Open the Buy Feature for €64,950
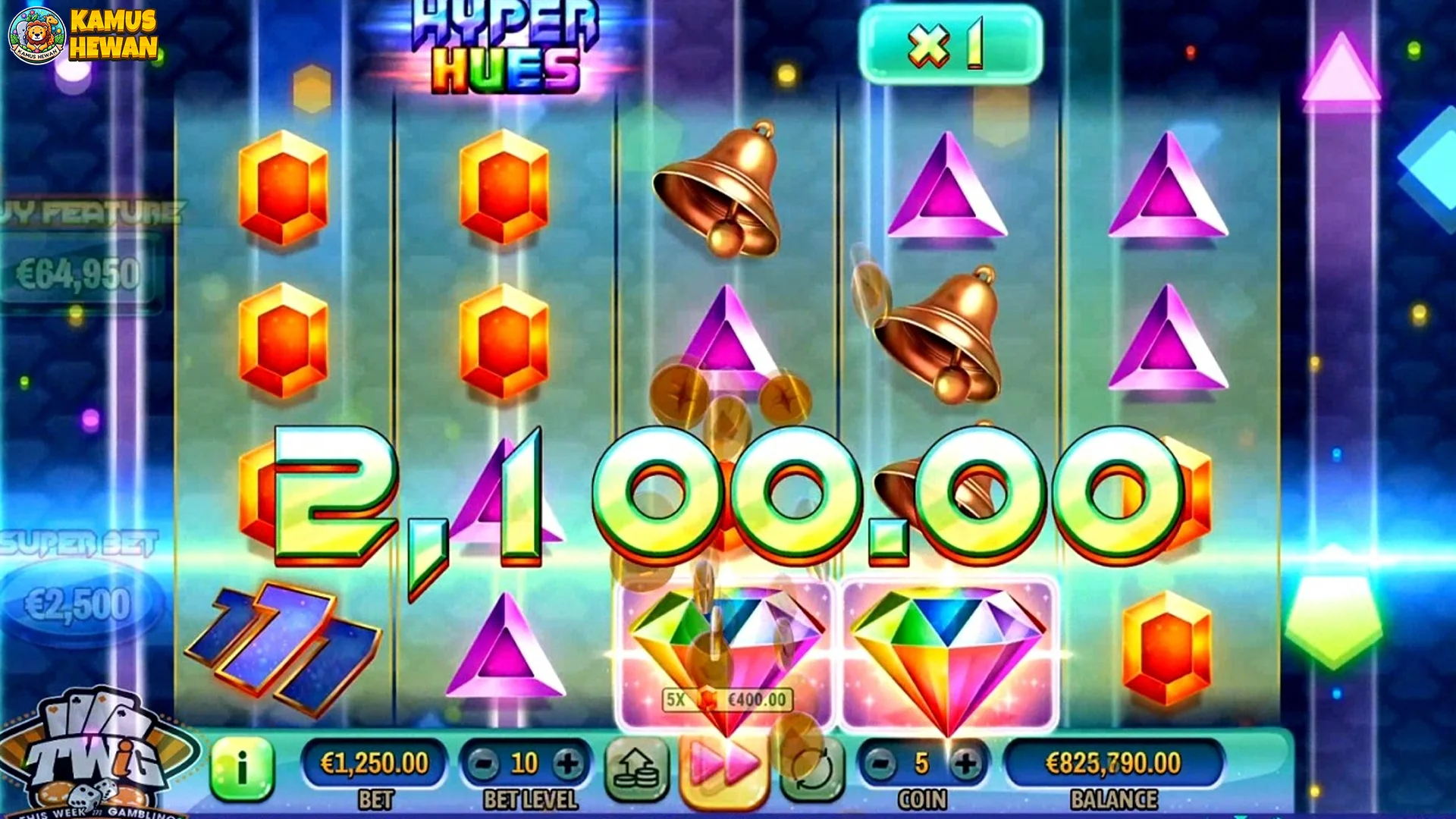Image resolution: width=1456 pixels, height=819 pixels. [x=79, y=273]
